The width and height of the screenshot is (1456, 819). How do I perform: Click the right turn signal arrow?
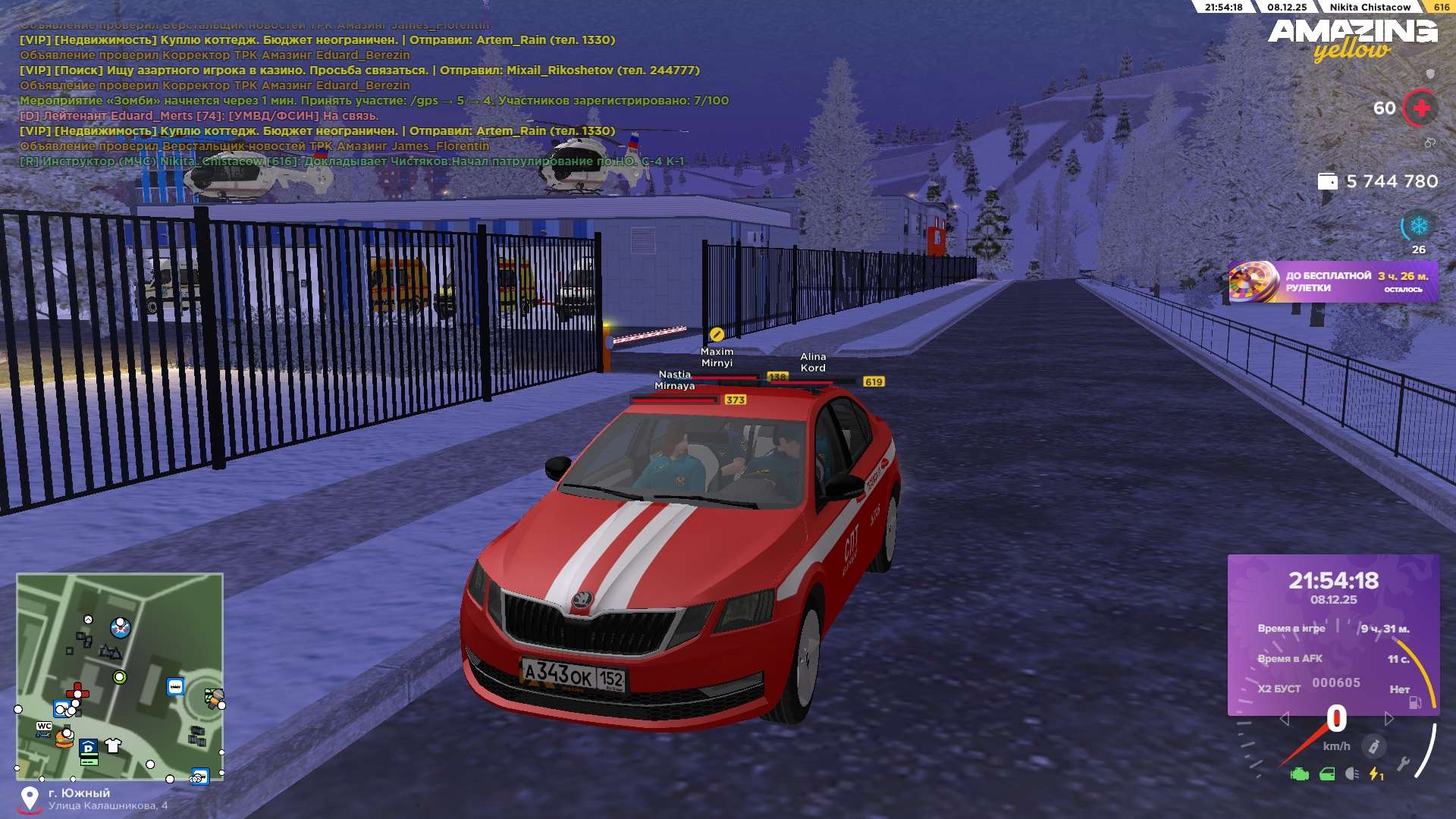(1389, 718)
